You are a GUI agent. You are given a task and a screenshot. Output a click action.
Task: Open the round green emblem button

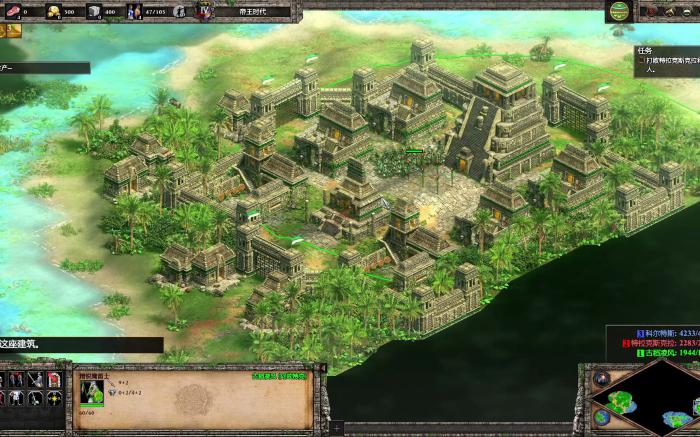pos(620,11)
